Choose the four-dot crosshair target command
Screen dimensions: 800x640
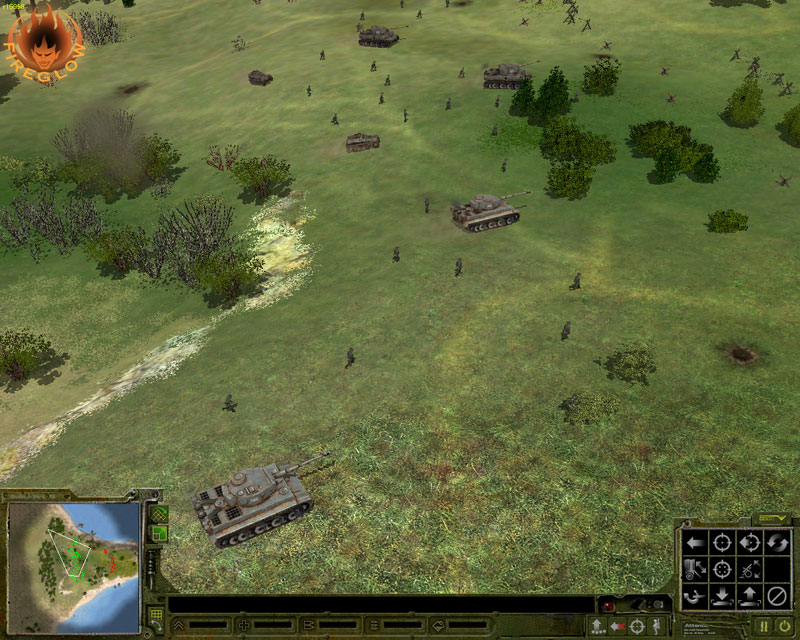coord(721,571)
